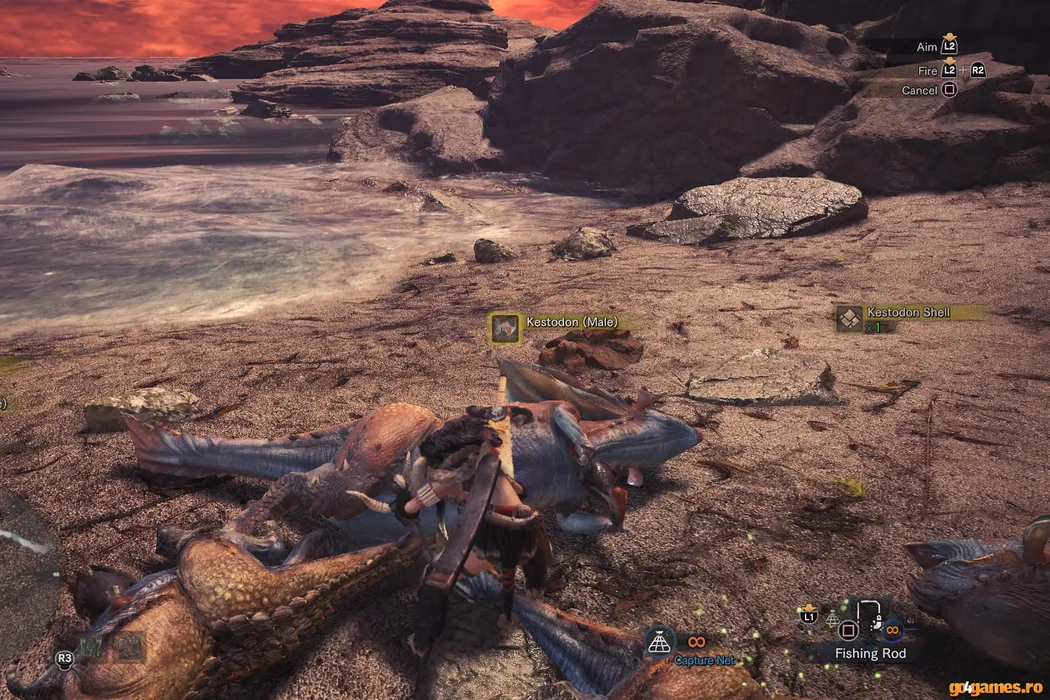Choose the Capture Net slinger icon
The width and height of the screenshot is (1050, 700).
pos(658,642)
